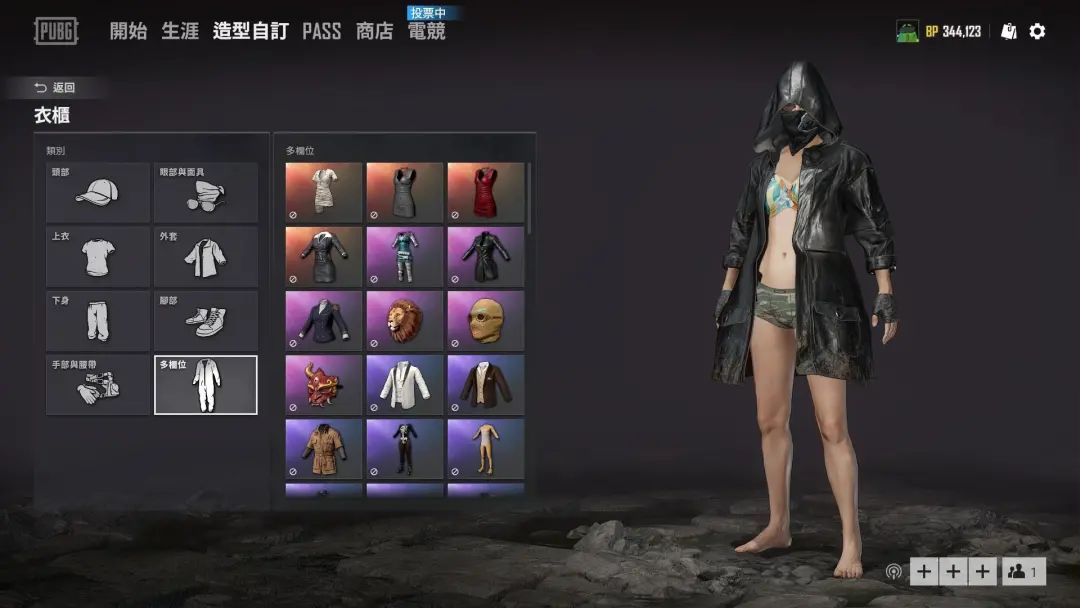
Task: Open the 電競 esports tab
Action: [426, 31]
